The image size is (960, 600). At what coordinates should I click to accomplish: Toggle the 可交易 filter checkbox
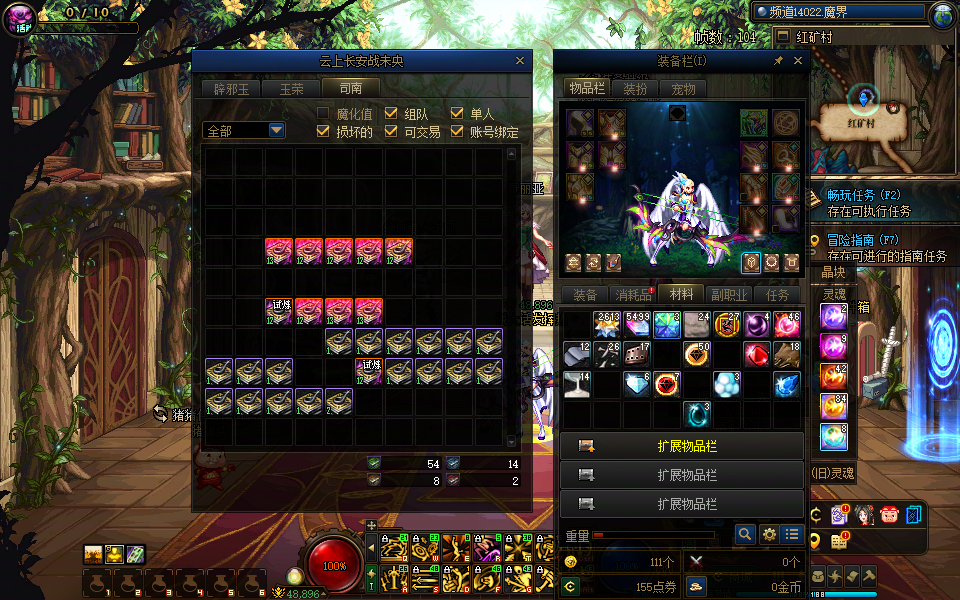391,132
